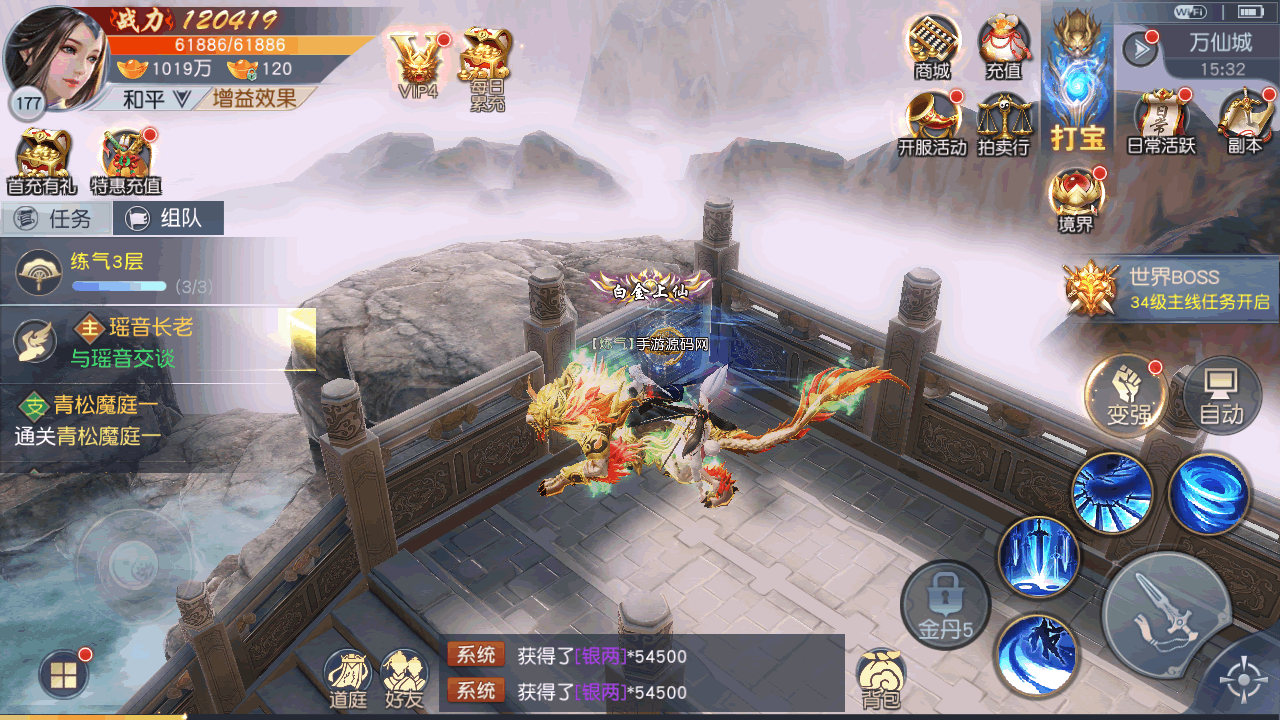The width and height of the screenshot is (1280, 720).
Task: Switch to the 组队 team tab
Action: [x=168, y=218]
